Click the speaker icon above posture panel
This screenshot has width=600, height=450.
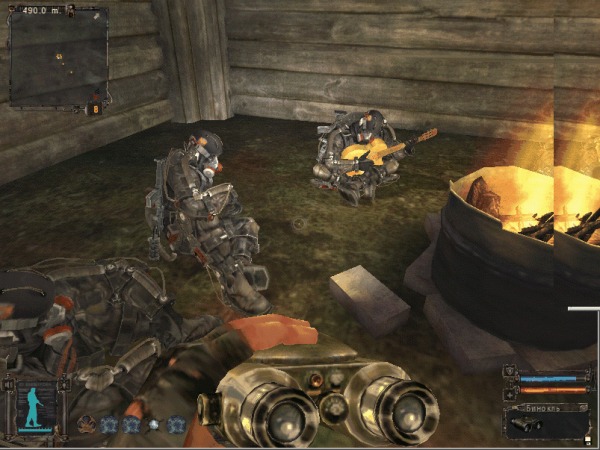tap(8, 382)
